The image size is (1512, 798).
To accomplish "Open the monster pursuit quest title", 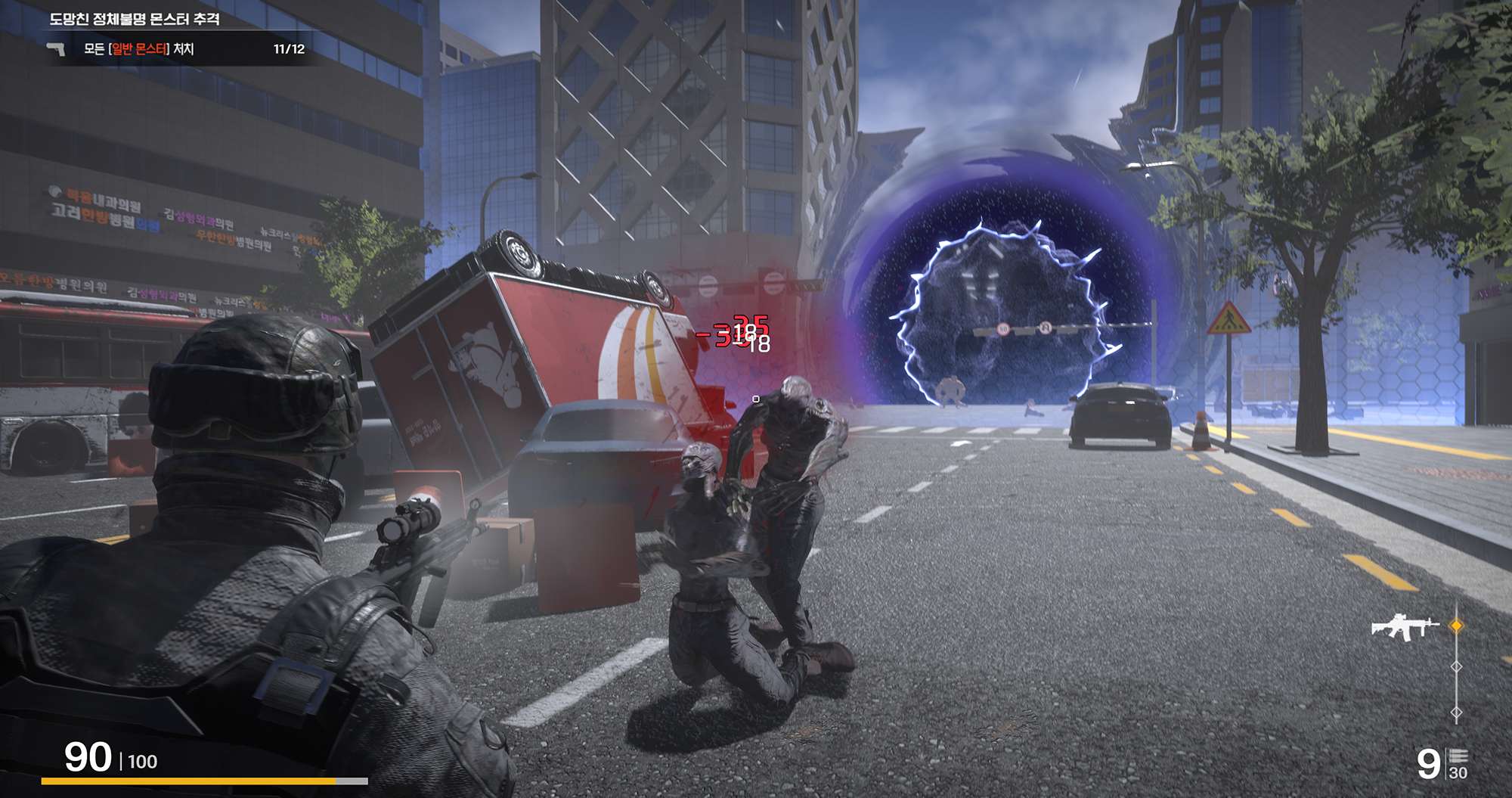I will pos(135,19).
